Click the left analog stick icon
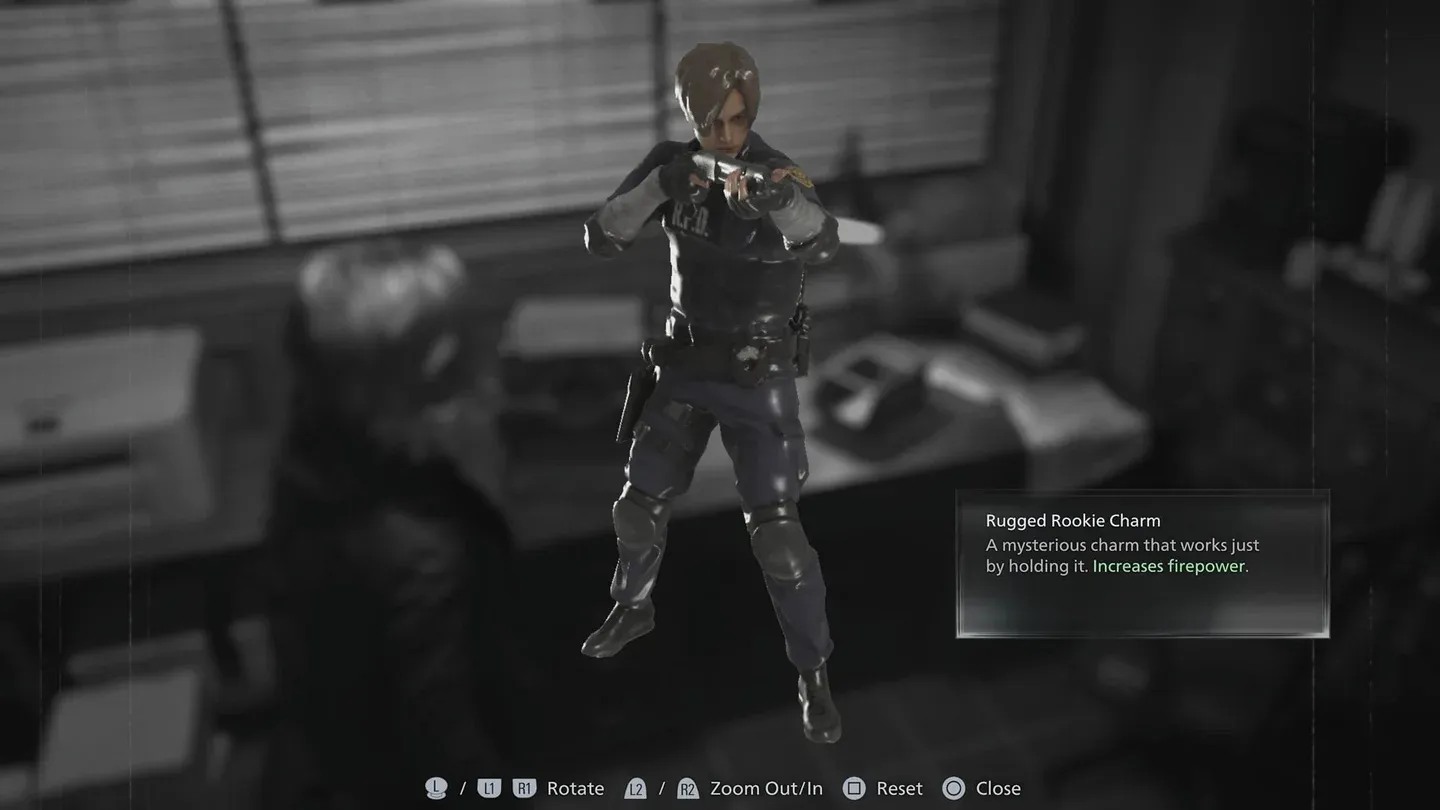The width and height of the screenshot is (1440, 810). 437,788
